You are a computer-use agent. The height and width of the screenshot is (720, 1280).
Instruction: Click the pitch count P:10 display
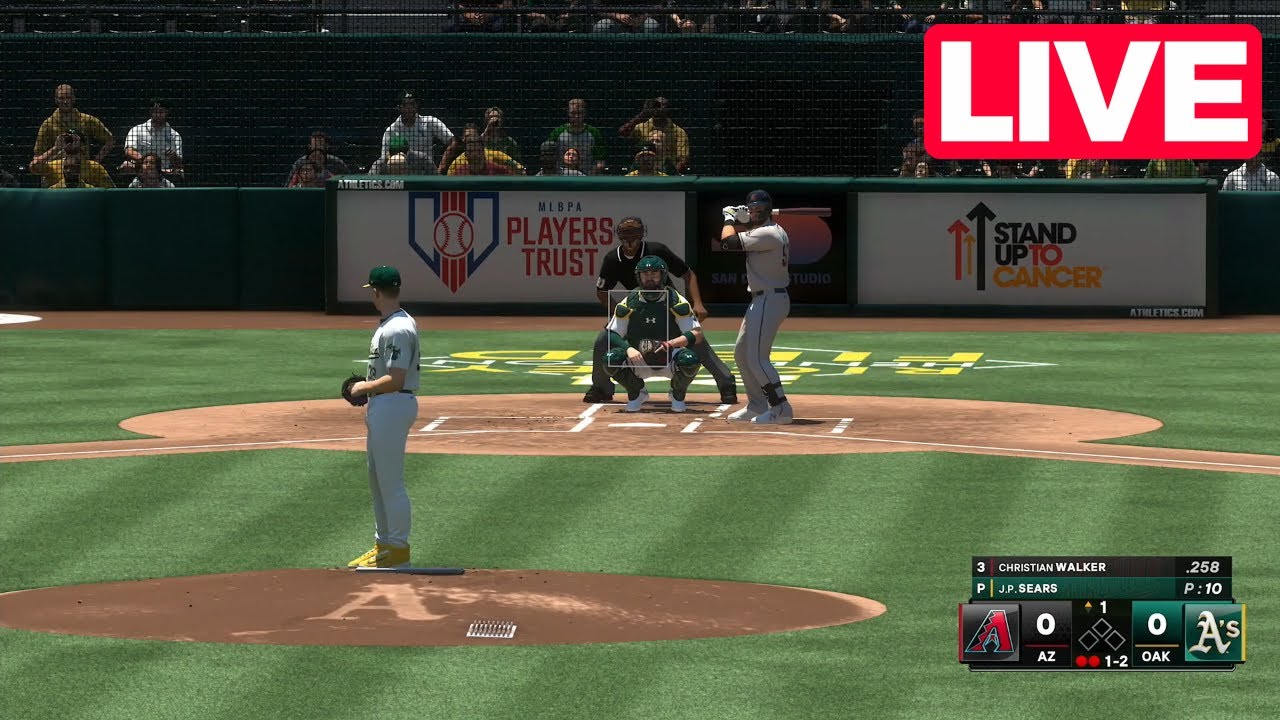pos(1204,588)
